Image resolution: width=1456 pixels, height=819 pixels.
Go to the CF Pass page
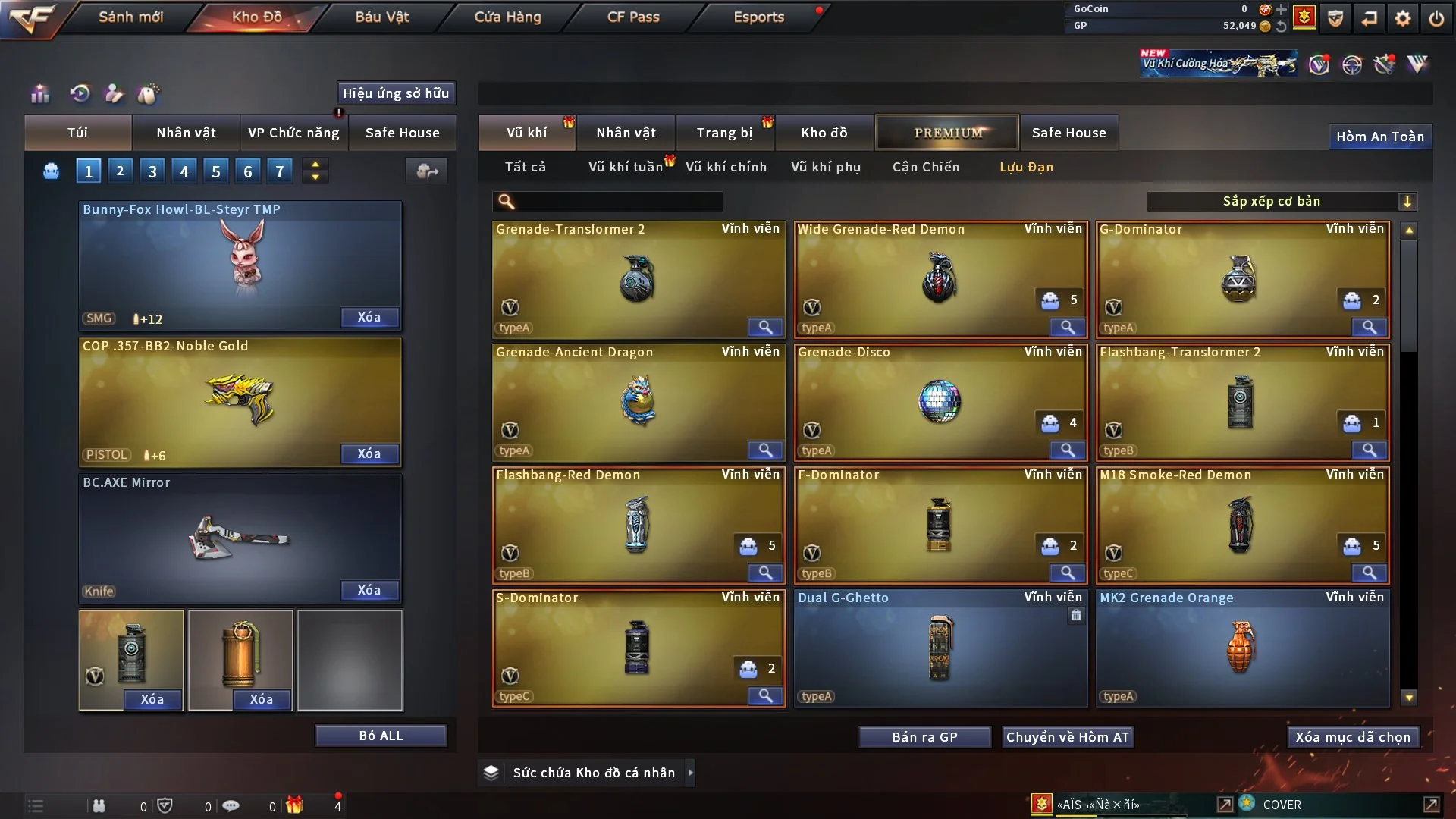(633, 17)
